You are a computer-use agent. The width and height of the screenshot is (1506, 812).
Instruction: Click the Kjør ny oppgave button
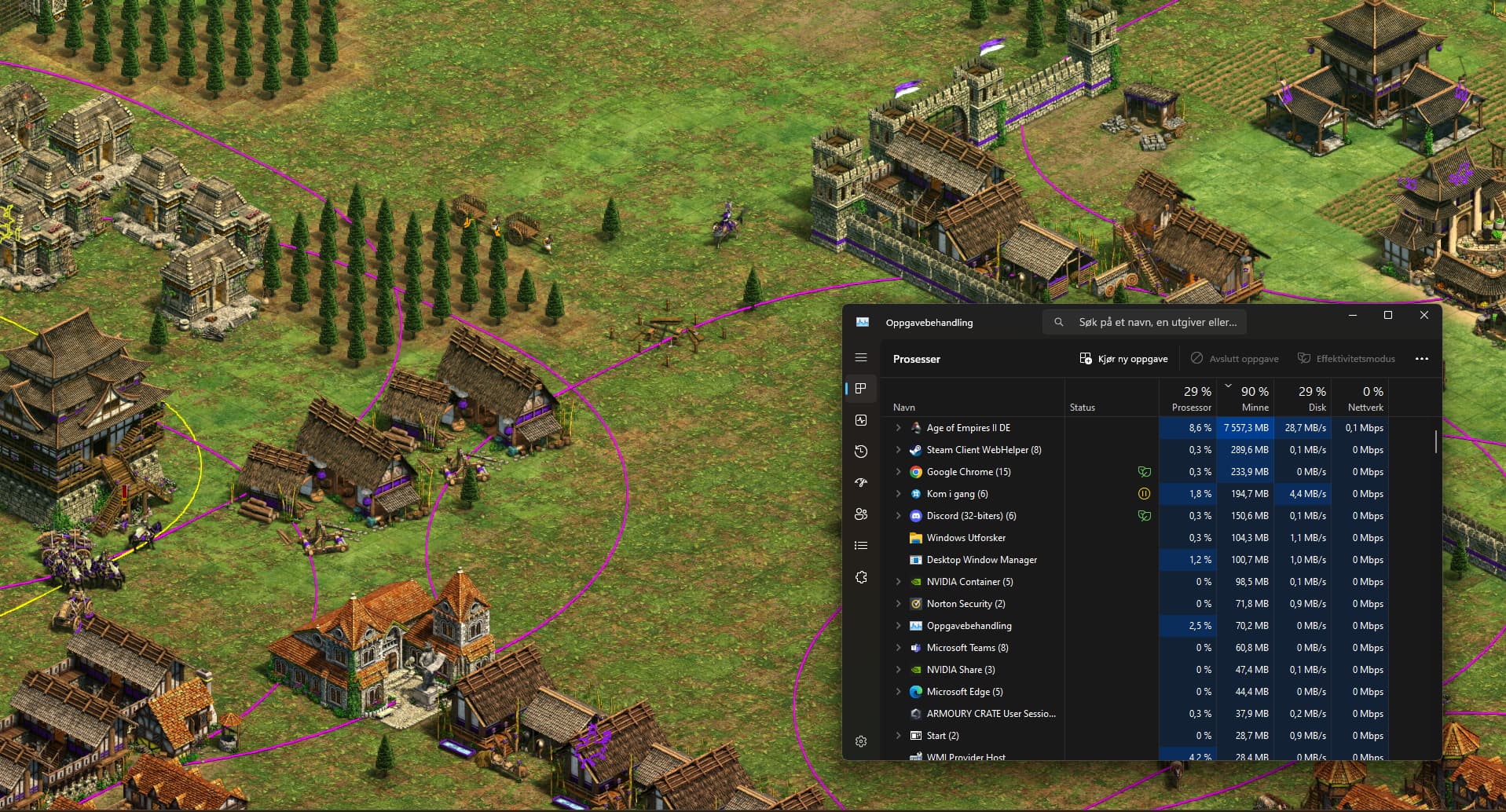pos(1123,359)
